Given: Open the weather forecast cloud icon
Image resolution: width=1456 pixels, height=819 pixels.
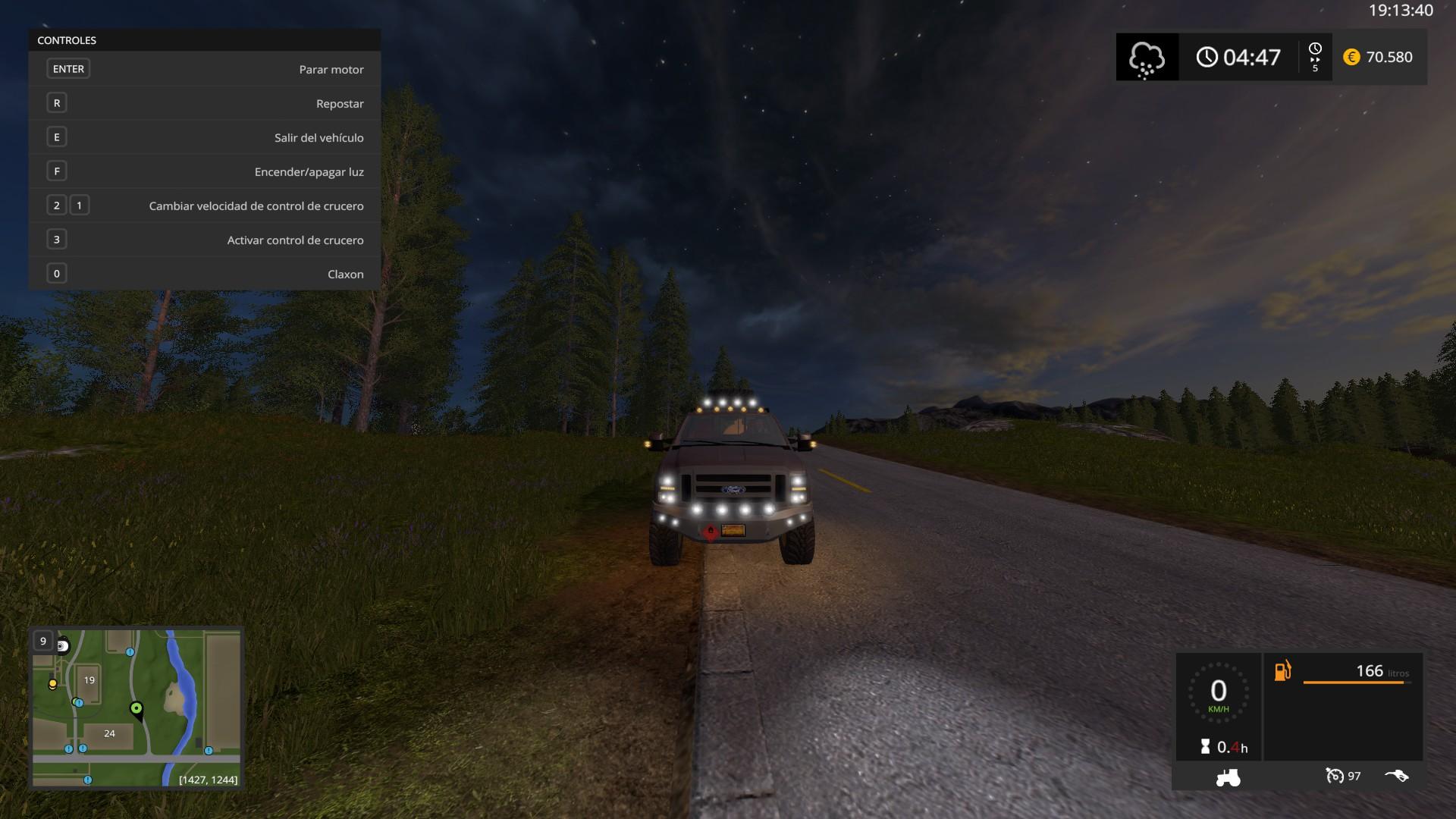Looking at the screenshot, I should coord(1146,58).
